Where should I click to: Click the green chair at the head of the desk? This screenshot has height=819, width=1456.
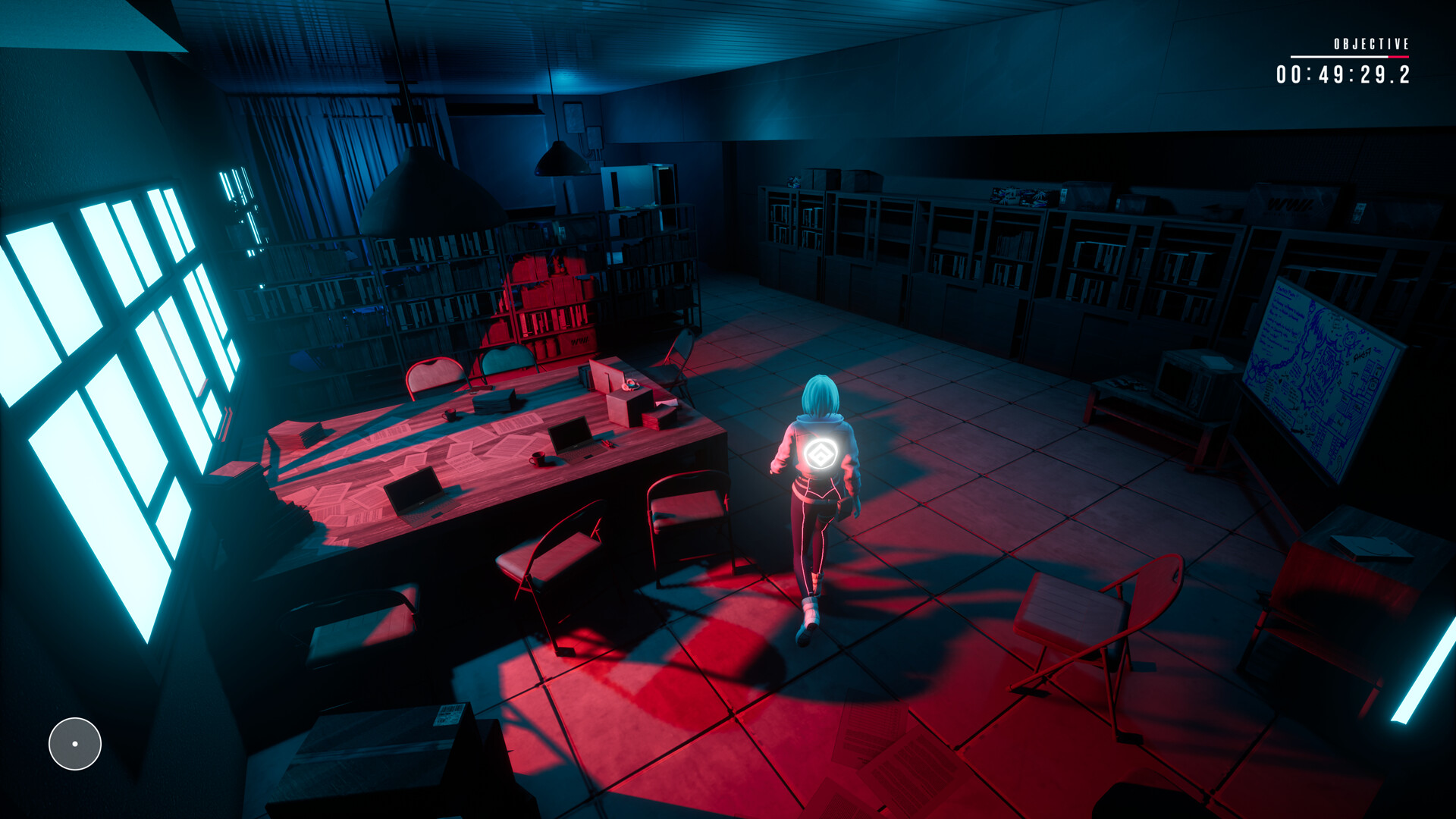click(507, 362)
